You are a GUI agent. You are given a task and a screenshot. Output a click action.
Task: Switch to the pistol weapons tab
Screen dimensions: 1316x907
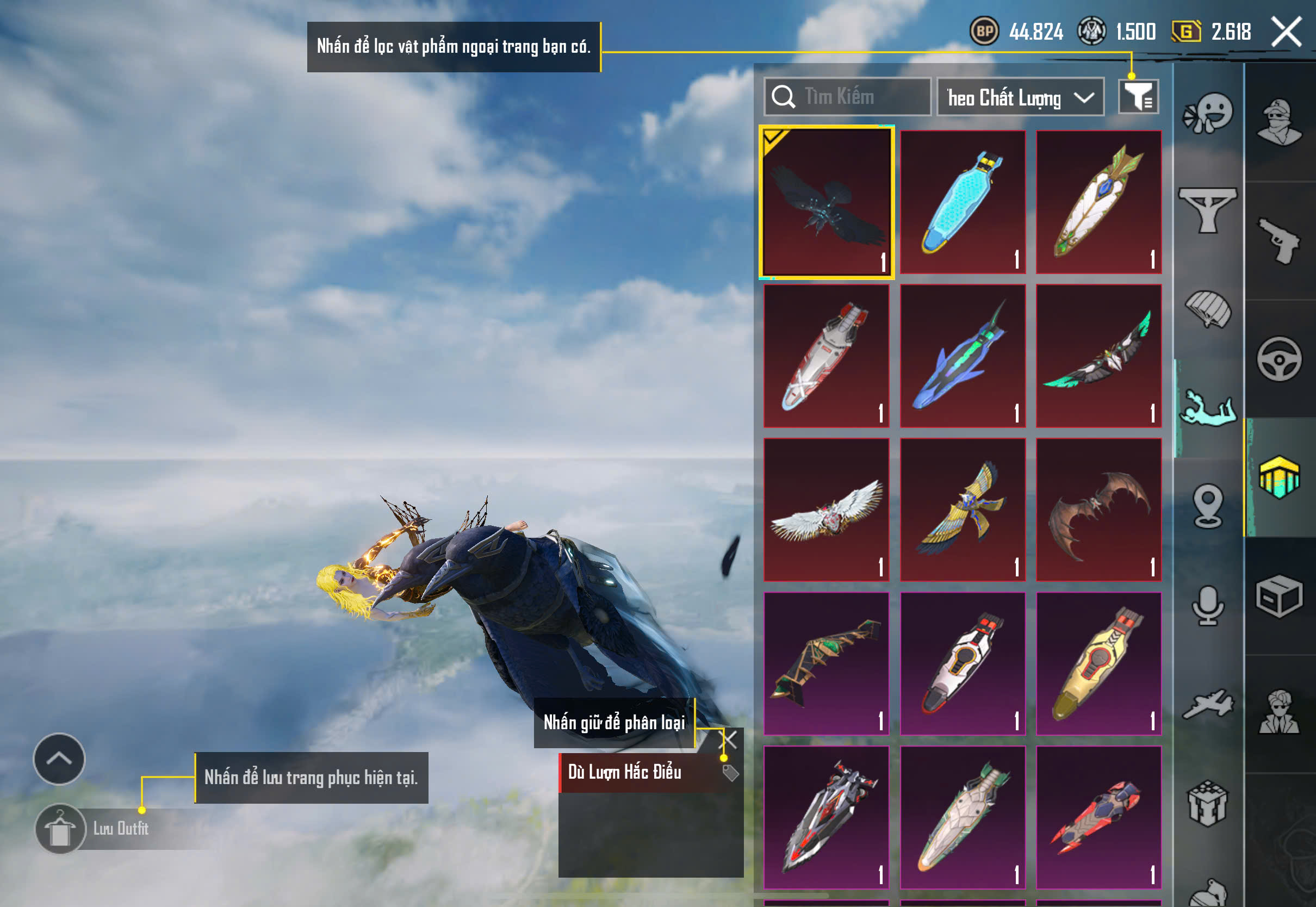coord(1279,241)
